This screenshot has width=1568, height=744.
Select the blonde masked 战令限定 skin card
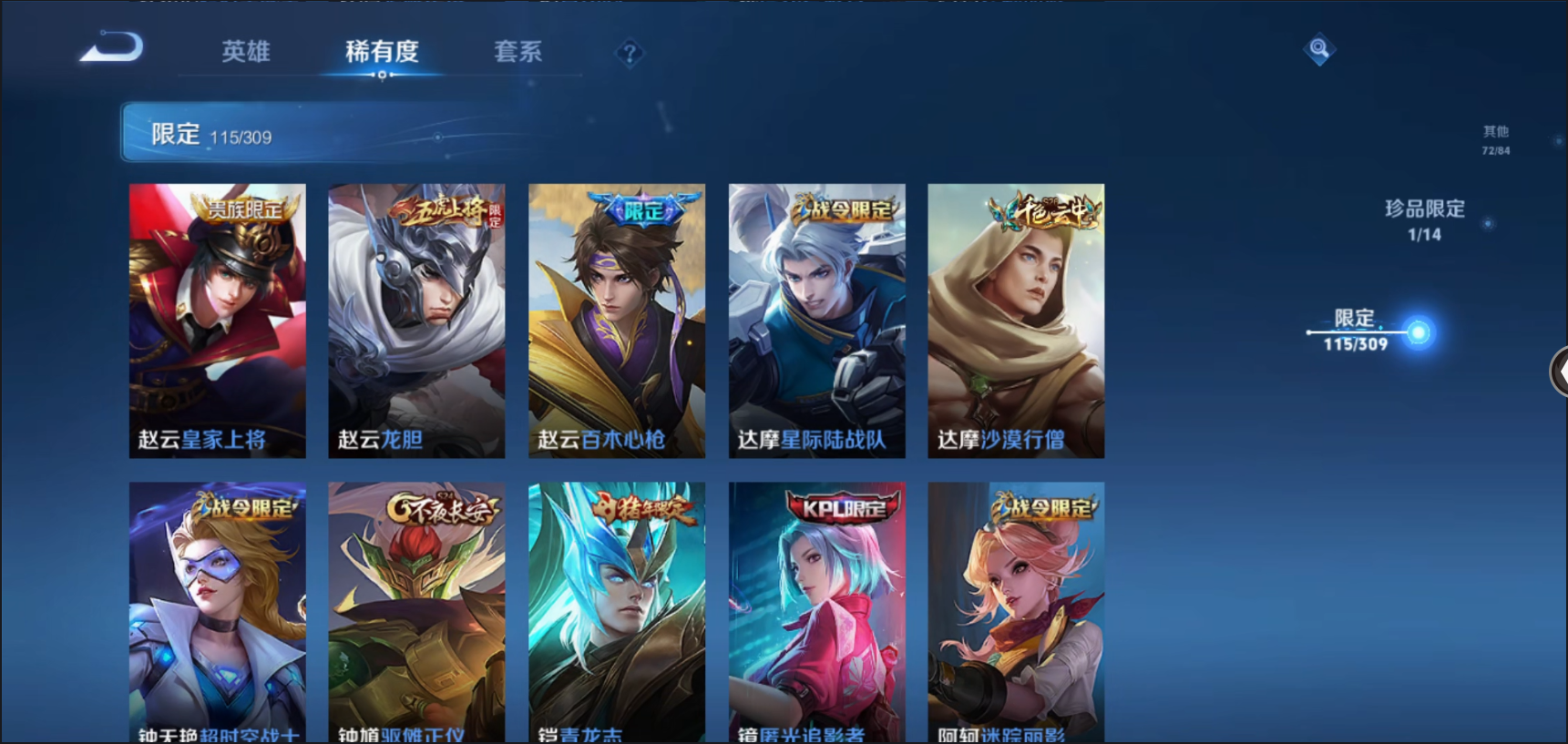click(218, 612)
